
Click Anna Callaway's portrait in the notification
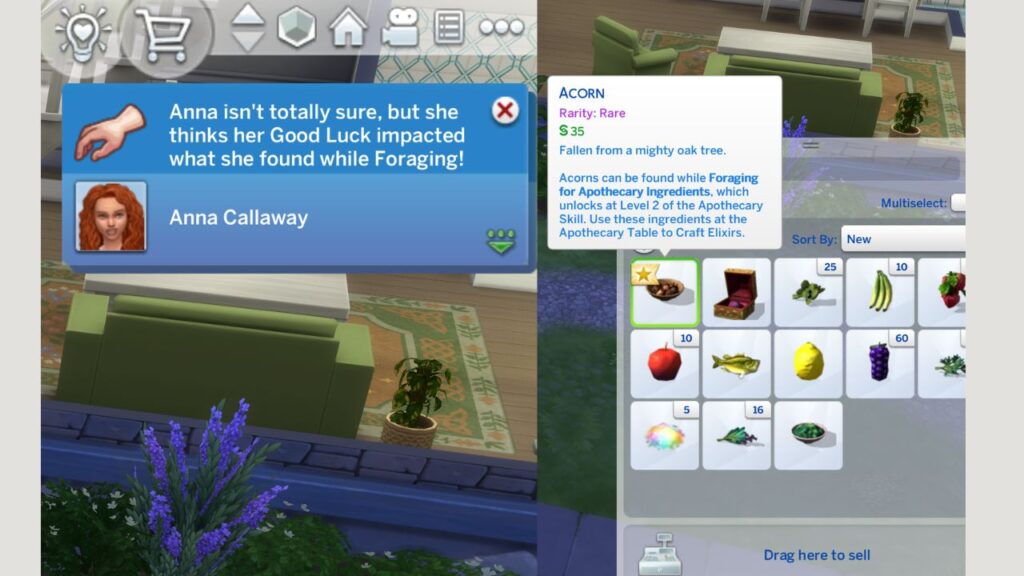(110, 216)
